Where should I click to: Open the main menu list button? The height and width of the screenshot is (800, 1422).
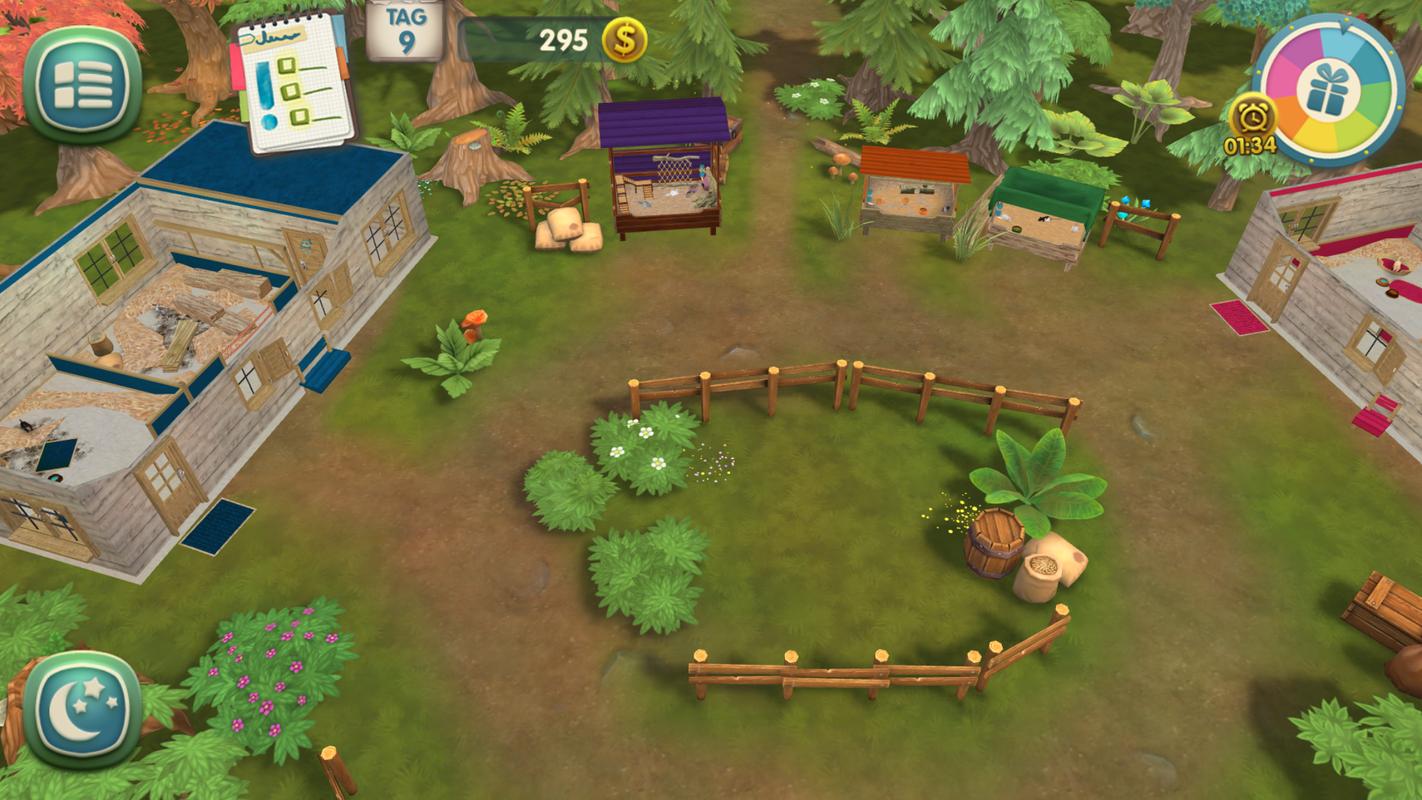pos(82,83)
